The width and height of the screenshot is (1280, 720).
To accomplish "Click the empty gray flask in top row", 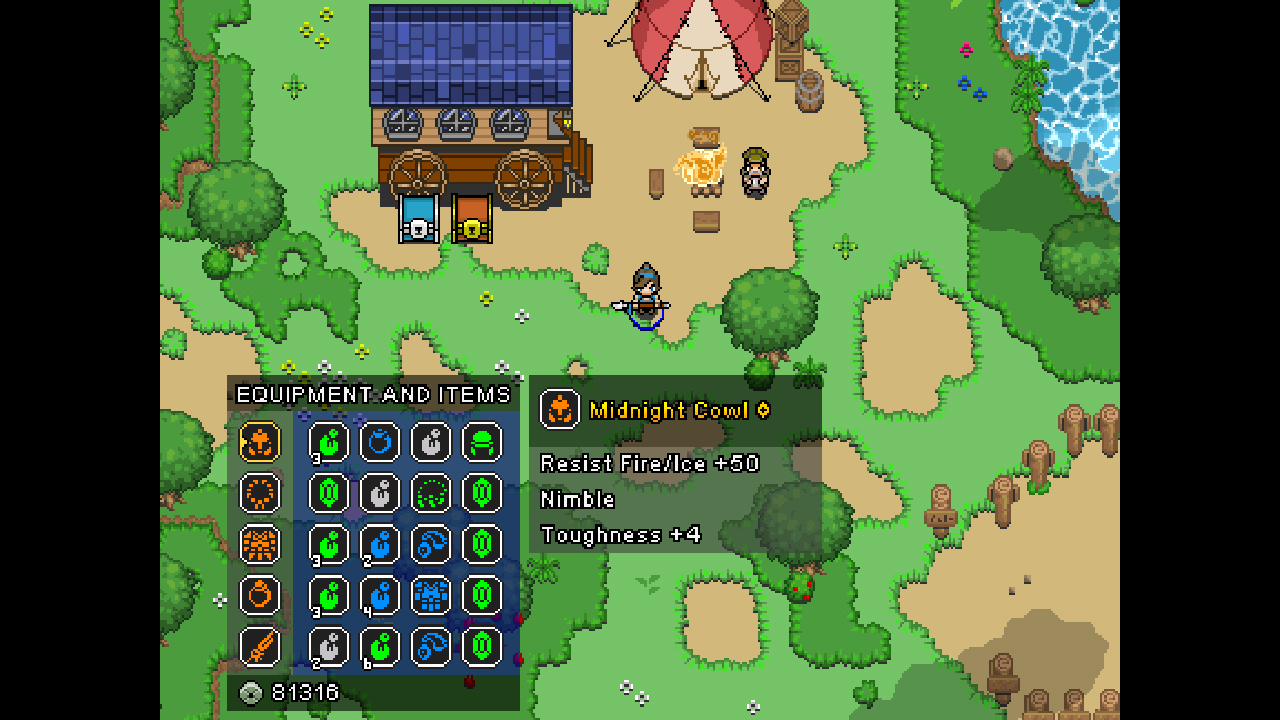I will (x=430, y=441).
